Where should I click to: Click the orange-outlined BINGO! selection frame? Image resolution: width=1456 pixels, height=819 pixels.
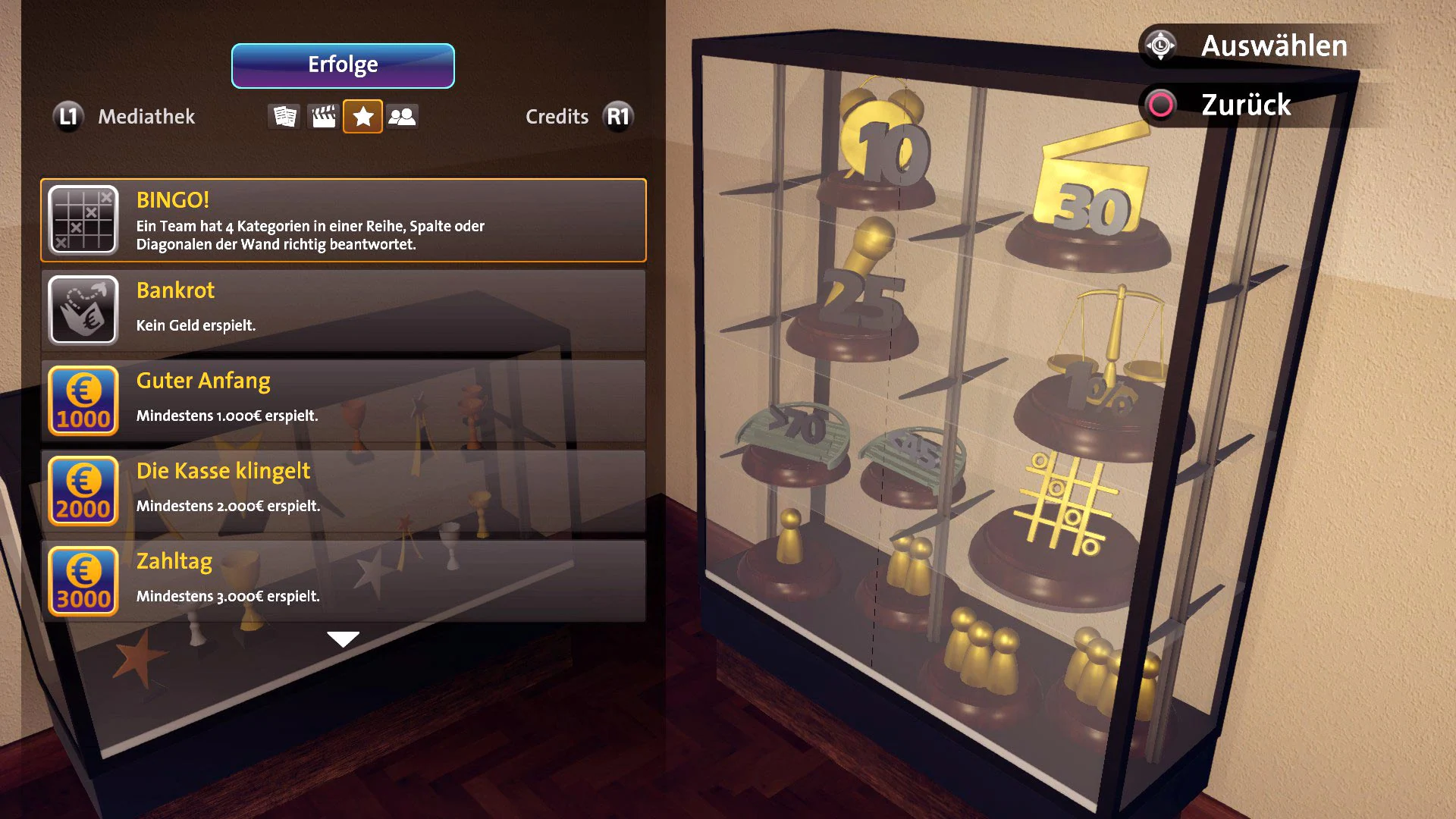(341, 219)
